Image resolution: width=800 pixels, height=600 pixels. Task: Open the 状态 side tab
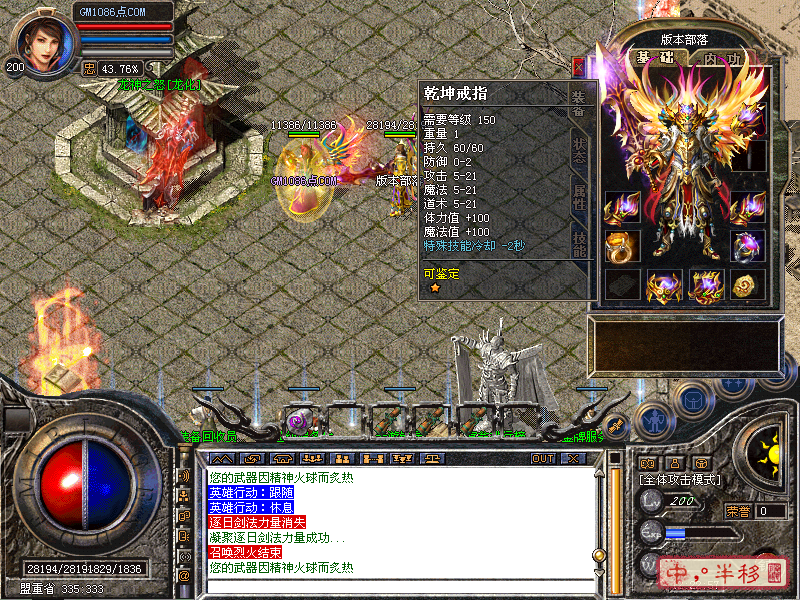pyautogui.click(x=579, y=151)
